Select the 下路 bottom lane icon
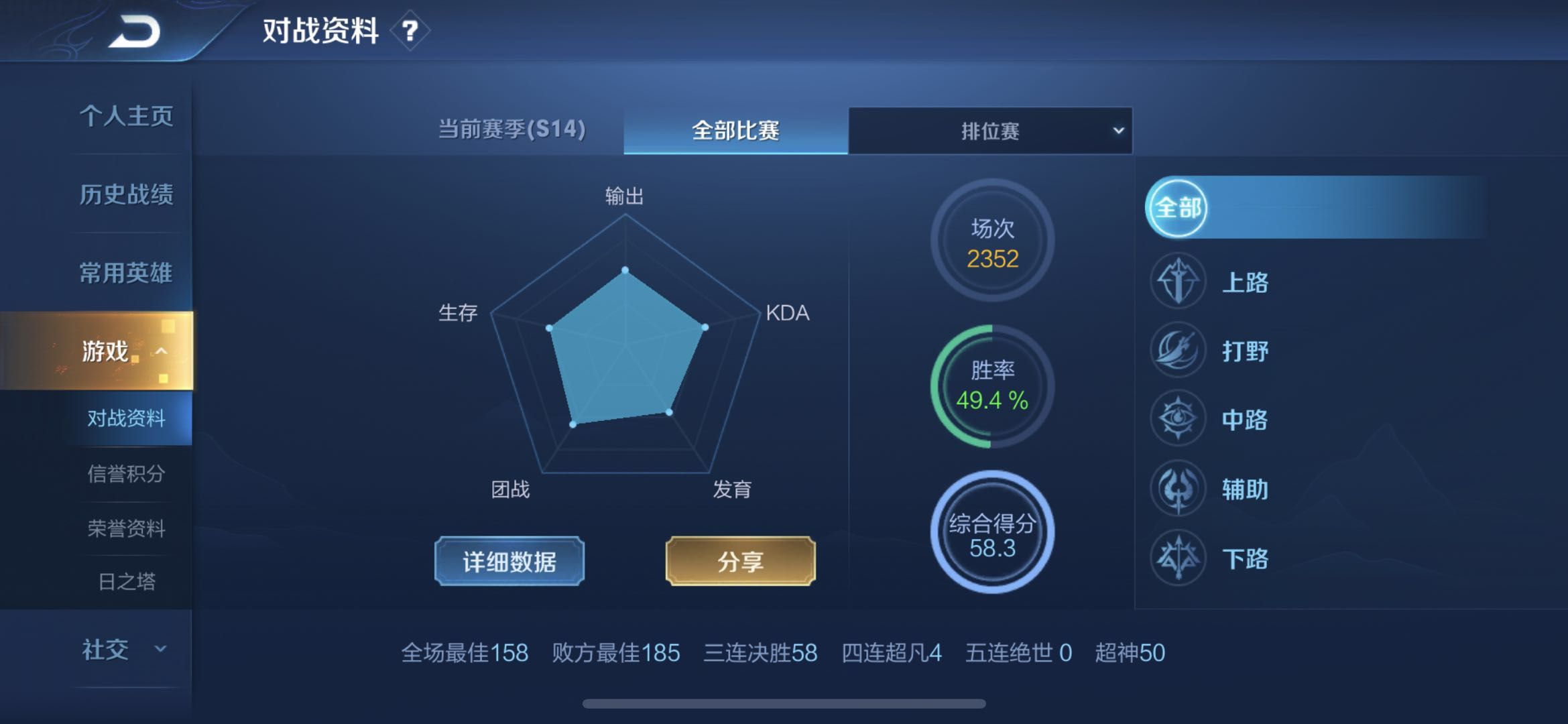The image size is (1568, 724). pyautogui.click(x=1177, y=558)
